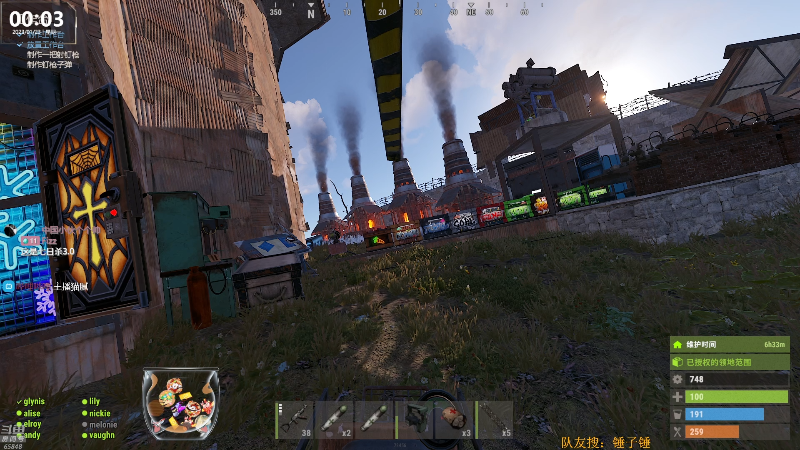Pick teammate vaughn in the team list
800x450 pixels.
tap(101, 435)
